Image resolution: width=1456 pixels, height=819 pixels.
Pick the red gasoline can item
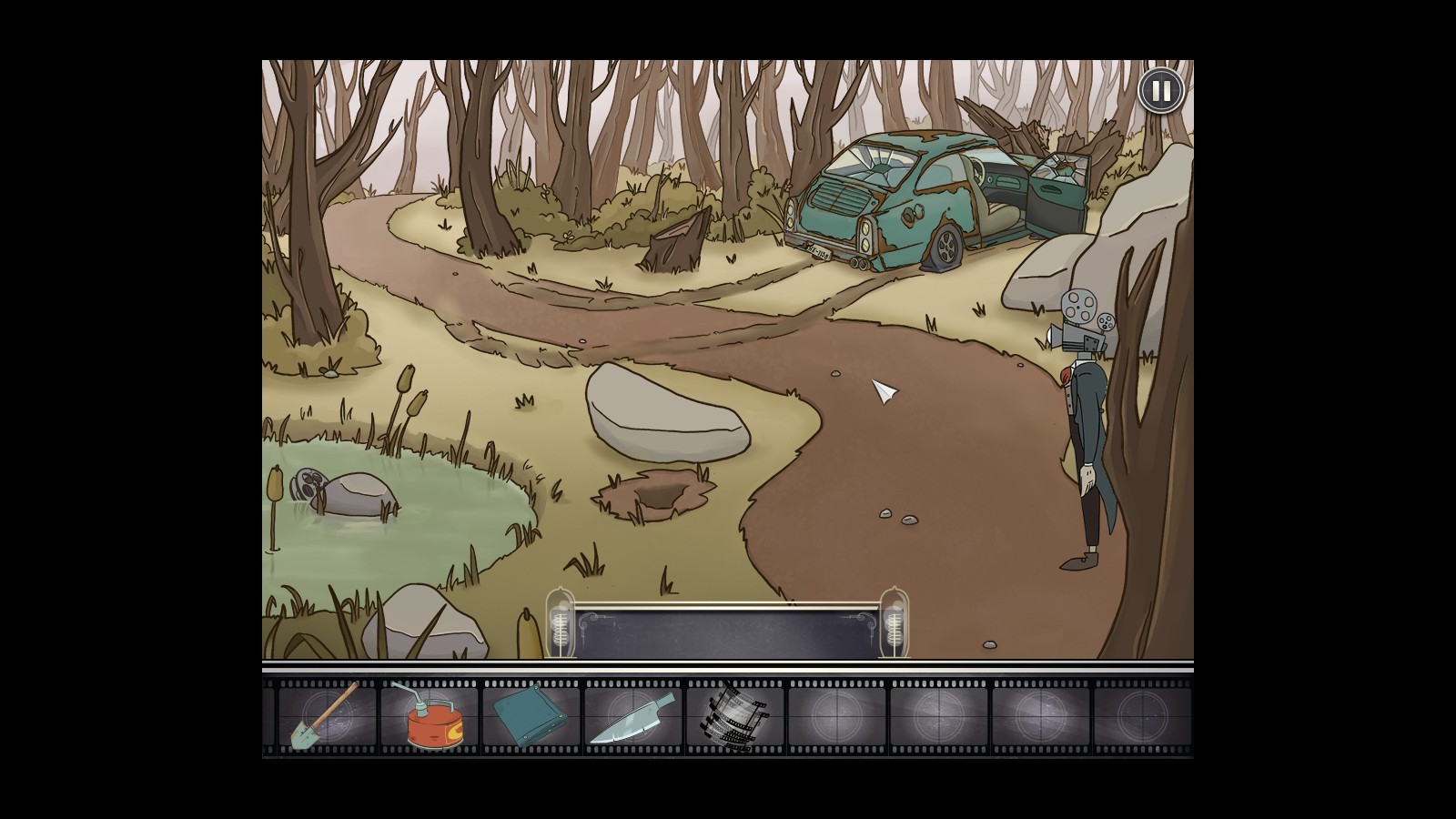[429, 716]
